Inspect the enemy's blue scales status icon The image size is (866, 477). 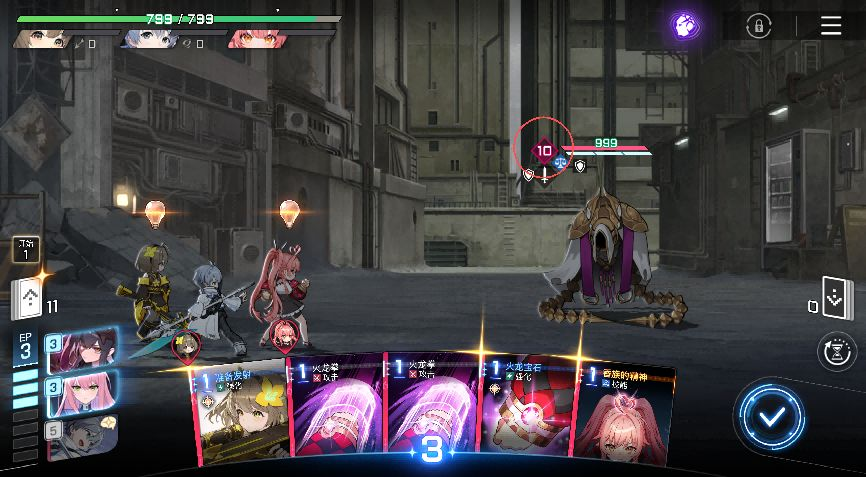(x=561, y=160)
